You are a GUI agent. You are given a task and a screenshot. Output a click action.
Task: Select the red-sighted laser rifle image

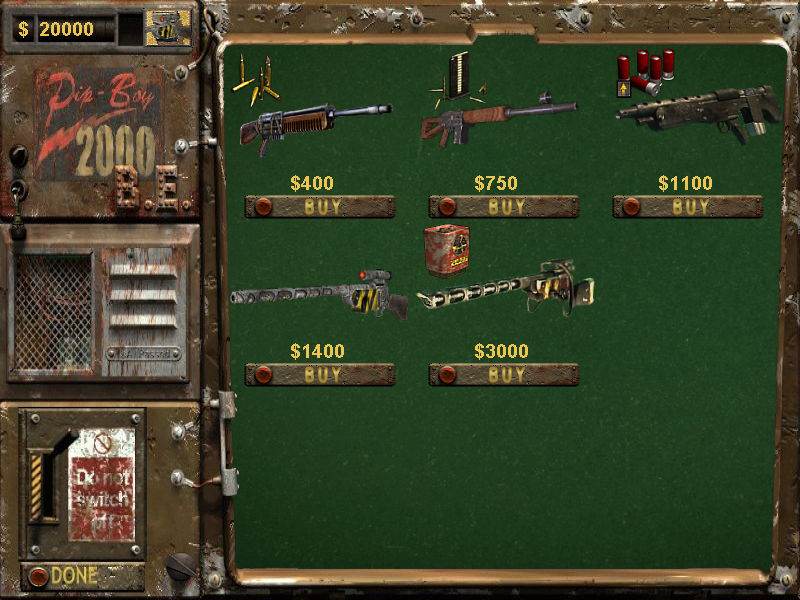point(318,296)
